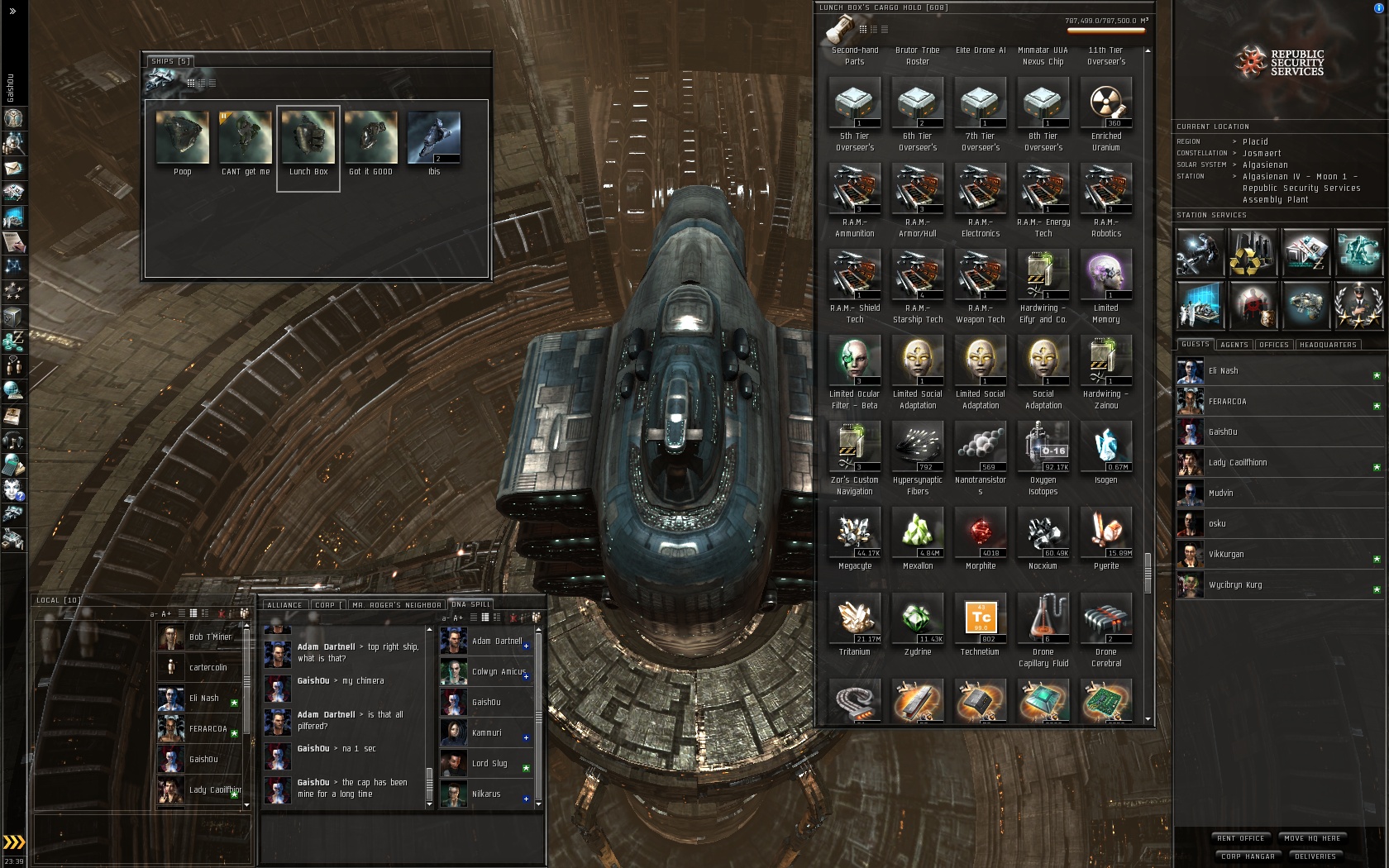This screenshot has width=1389, height=868.
Task: Open the Corp chat tab
Action: 326,605
